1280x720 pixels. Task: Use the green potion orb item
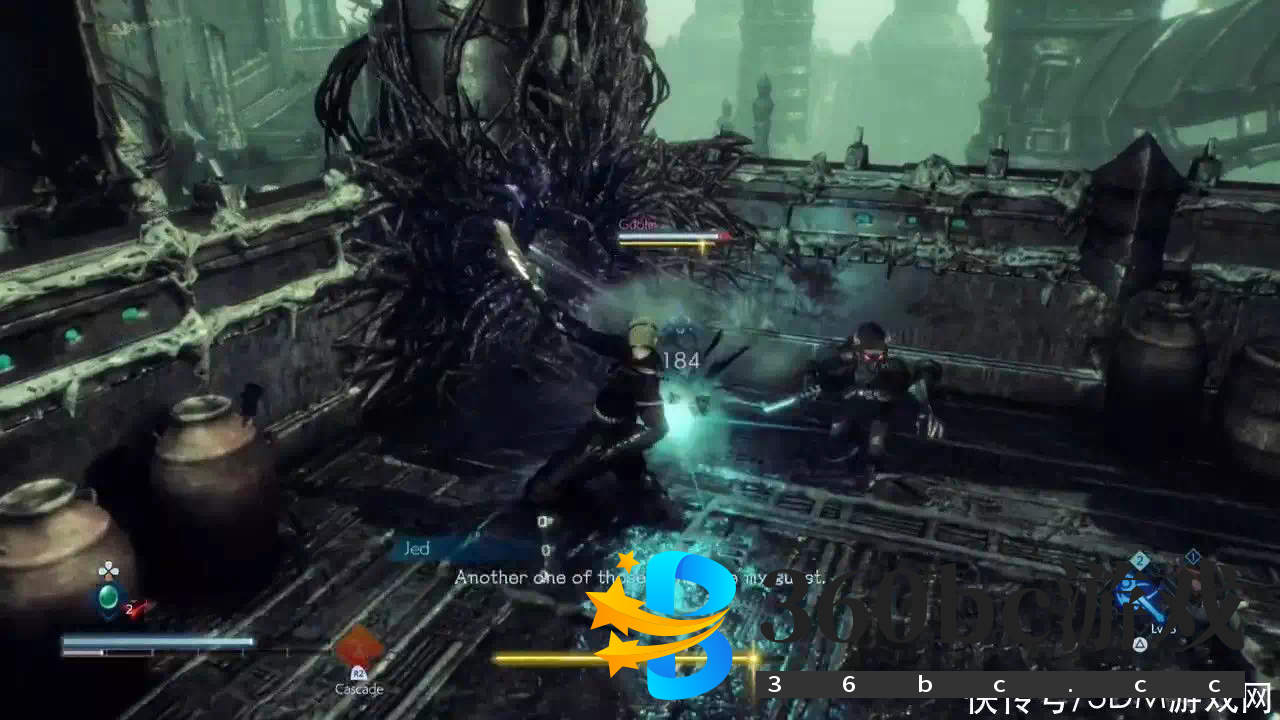[x=108, y=600]
